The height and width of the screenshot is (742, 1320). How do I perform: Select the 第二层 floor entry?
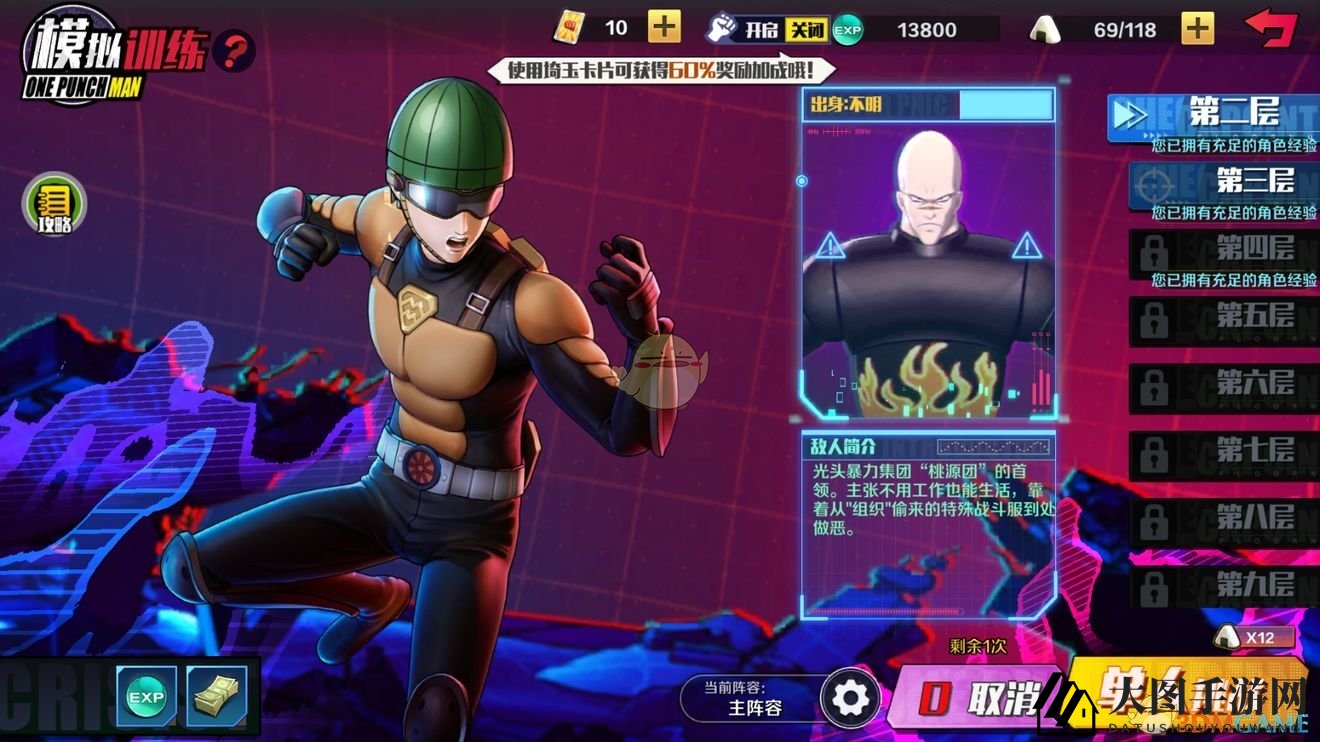coord(1212,117)
